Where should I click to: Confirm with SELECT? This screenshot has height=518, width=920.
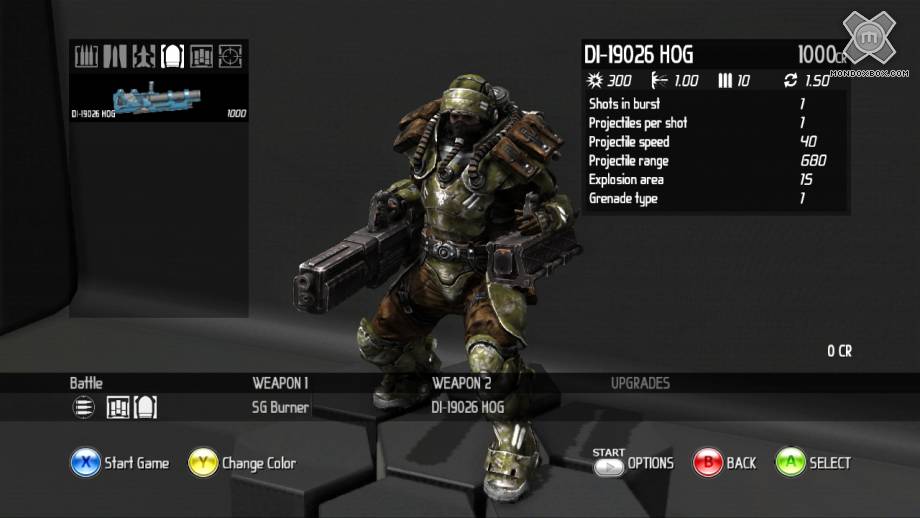(x=813, y=463)
